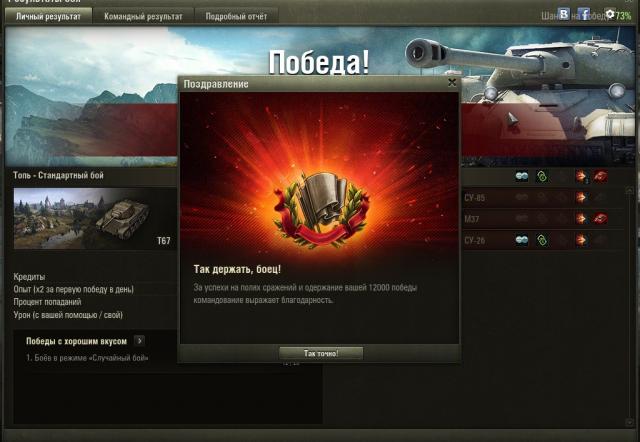The height and width of the screenshot is (442, 640).
Task: Close the "Поздравление" dialog
Action: pos(452,84)
